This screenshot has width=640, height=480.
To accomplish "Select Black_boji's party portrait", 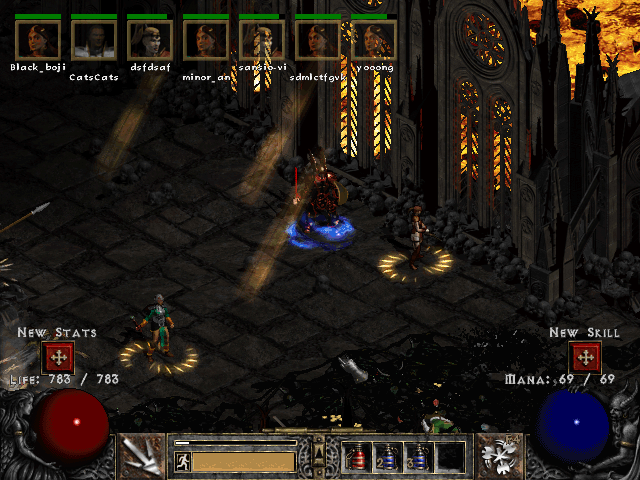I will tap(37, 40).
